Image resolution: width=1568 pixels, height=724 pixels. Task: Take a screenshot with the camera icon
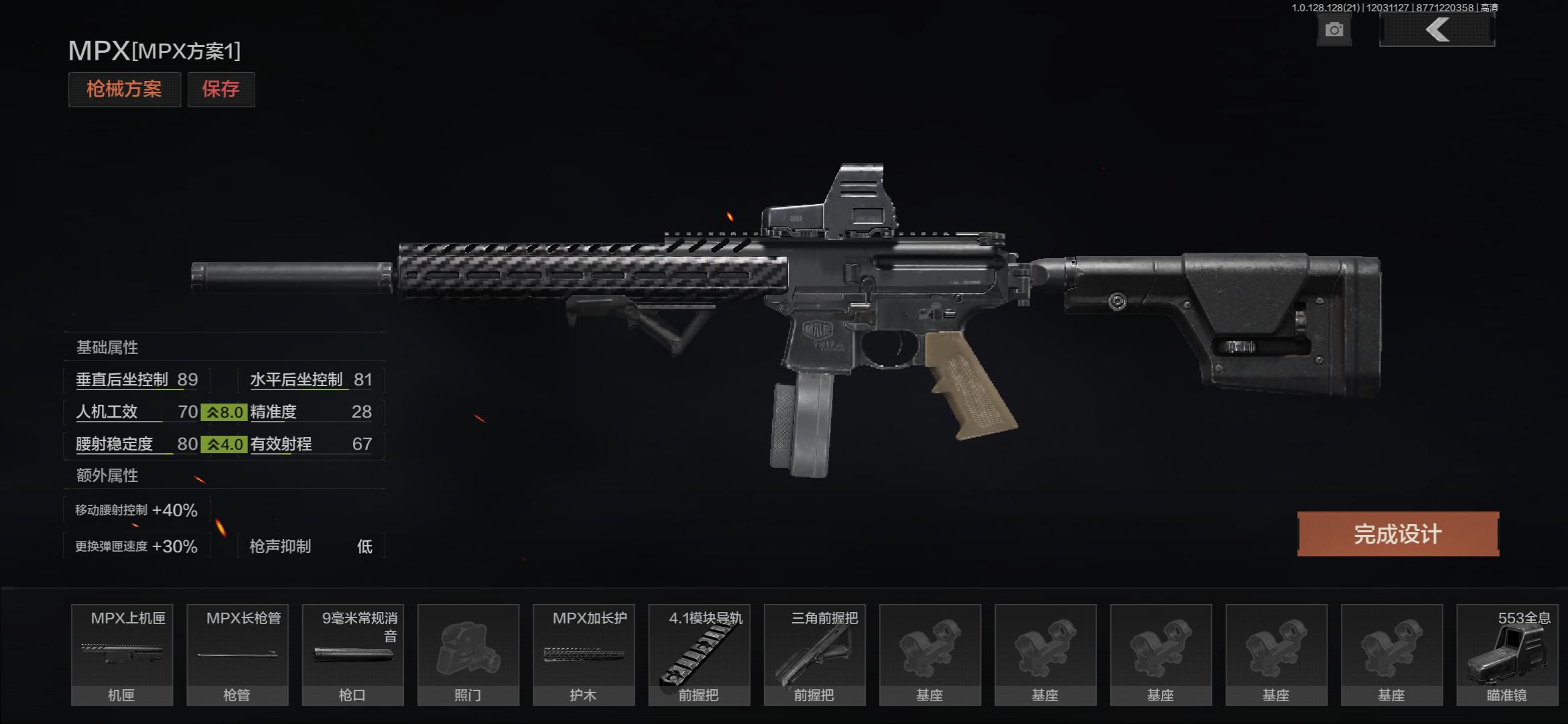pyautogui.click(x=1333, y=30)
